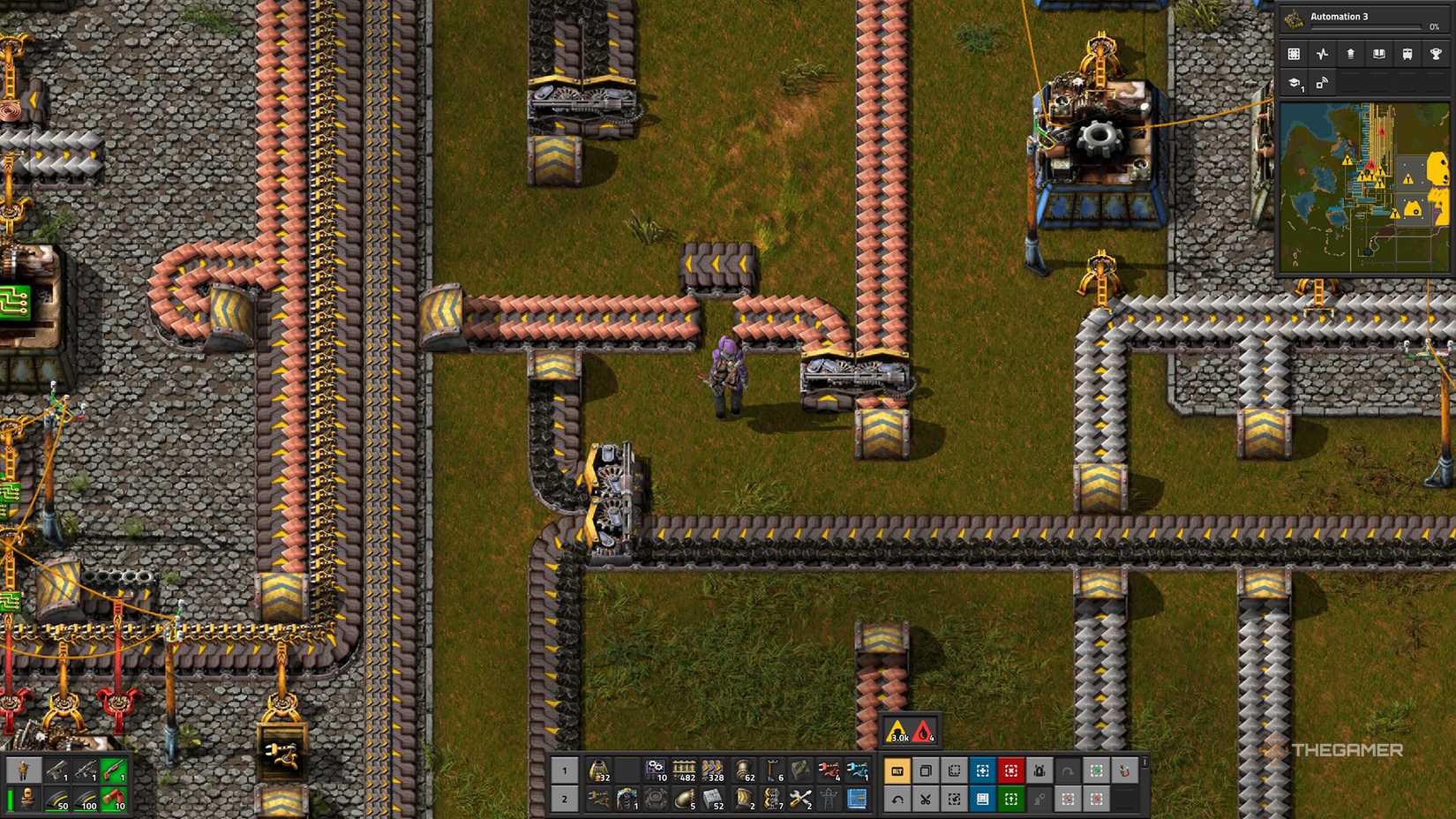Expand the research queue icon

[x=1295, y=84]
